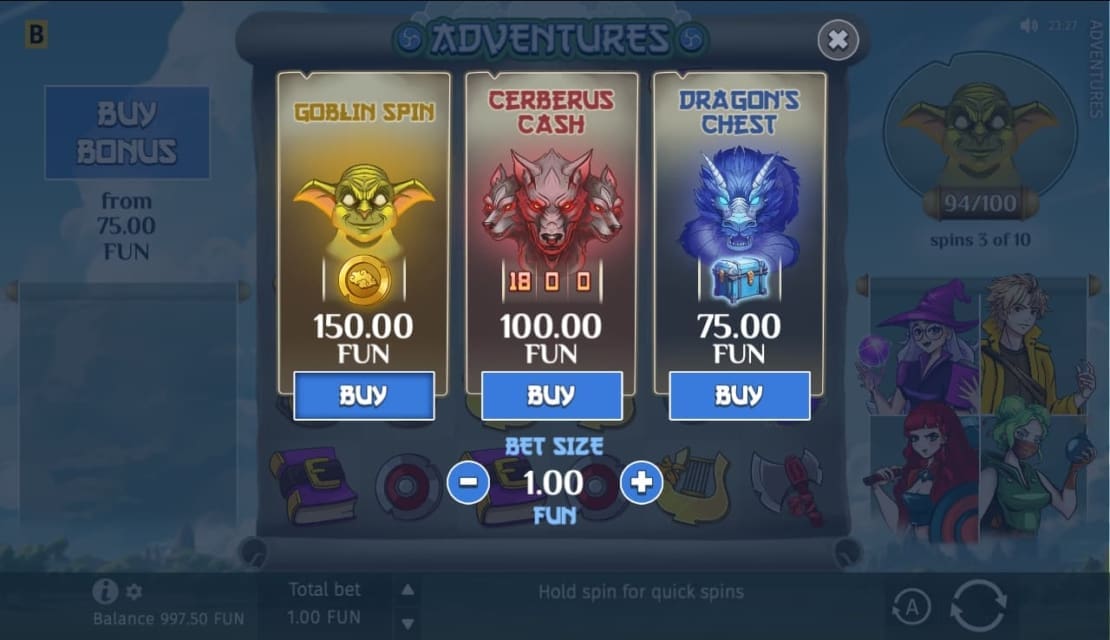Buy the Goblin Spin bonus

pos(363,396)
